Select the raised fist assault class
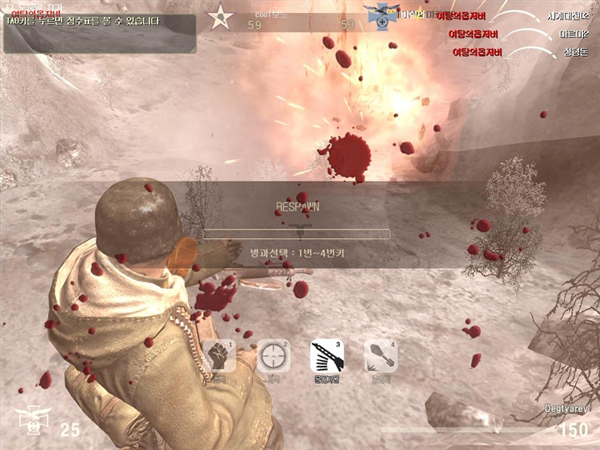This screenshot has width=600, height=450. point(219,356)
